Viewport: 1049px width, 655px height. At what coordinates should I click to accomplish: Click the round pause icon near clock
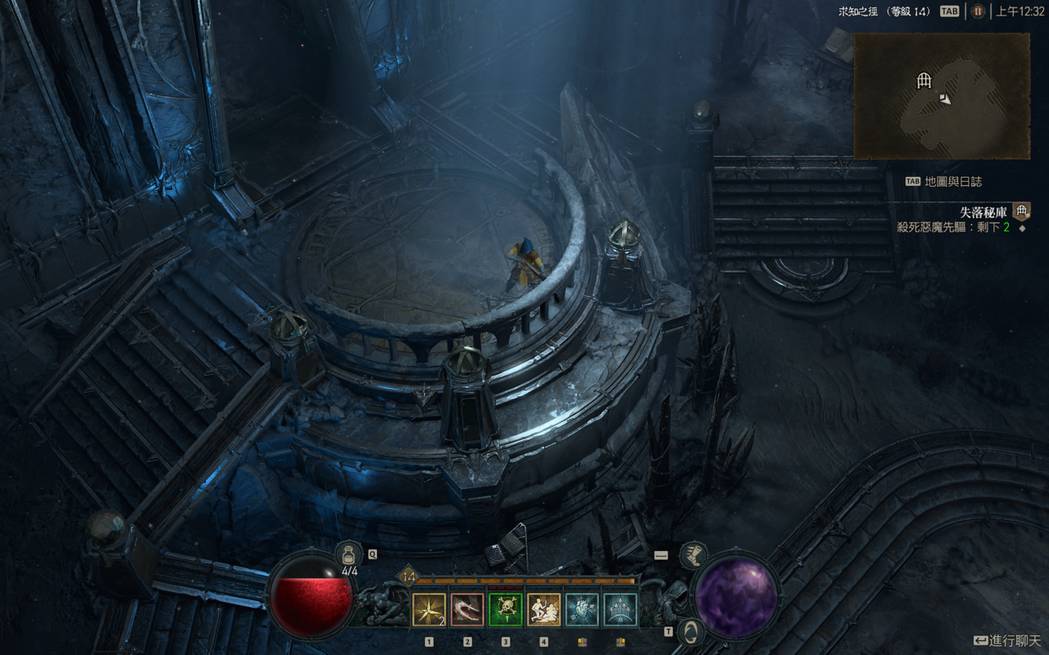(x=978, y=12)
